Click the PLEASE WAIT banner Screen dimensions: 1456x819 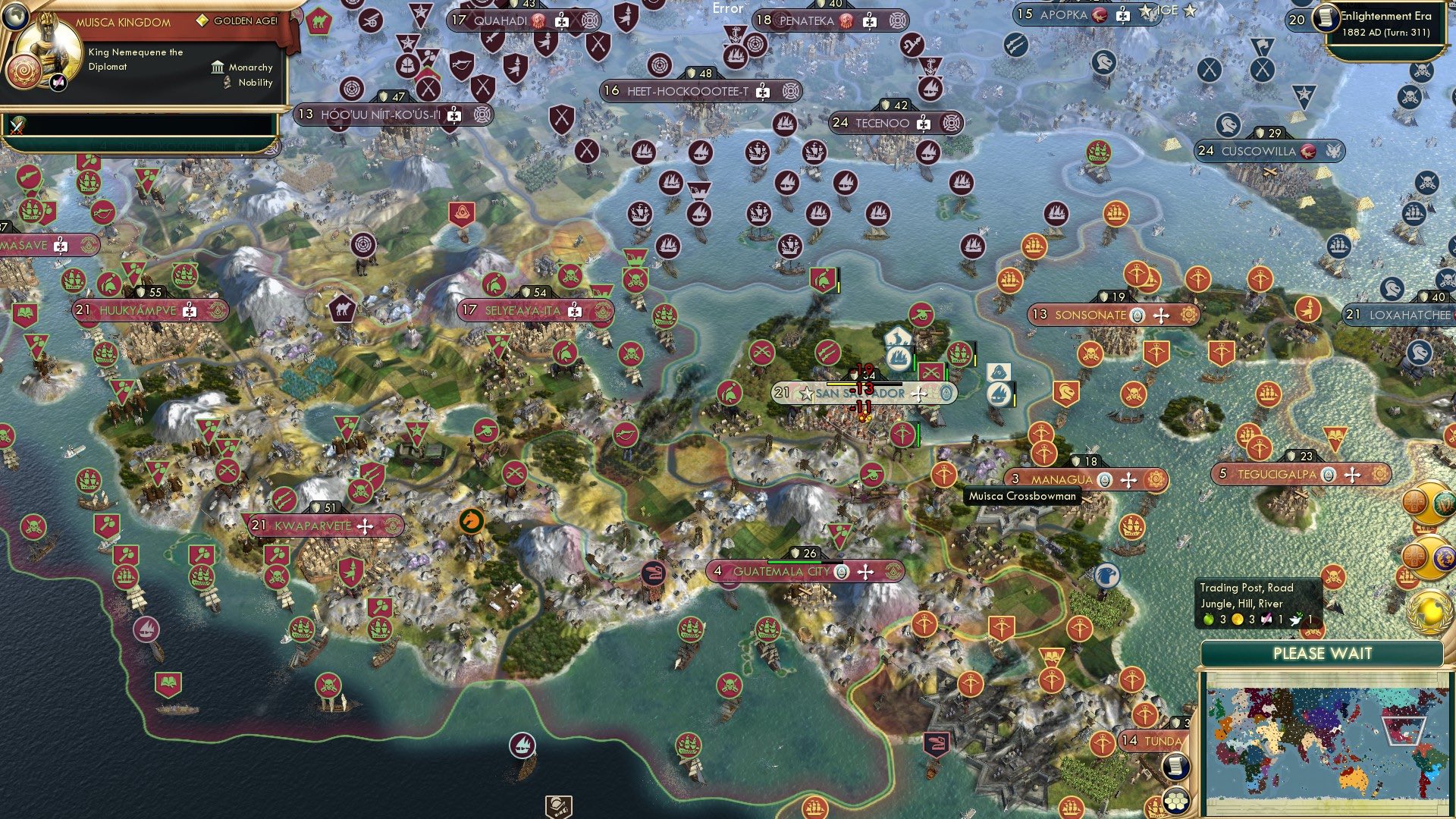click(1323, 653)
